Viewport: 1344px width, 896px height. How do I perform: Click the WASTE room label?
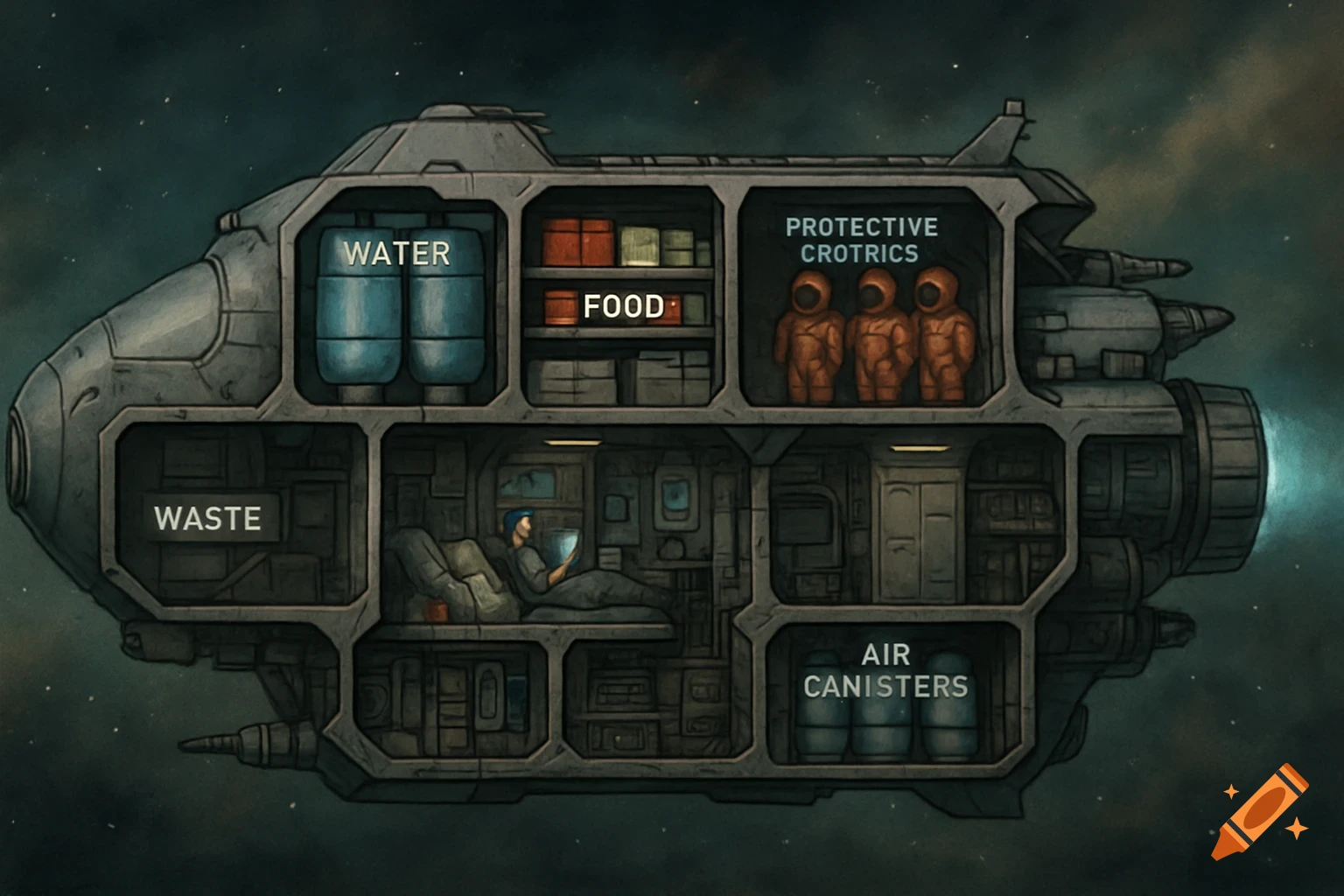[x=208, y=518]
